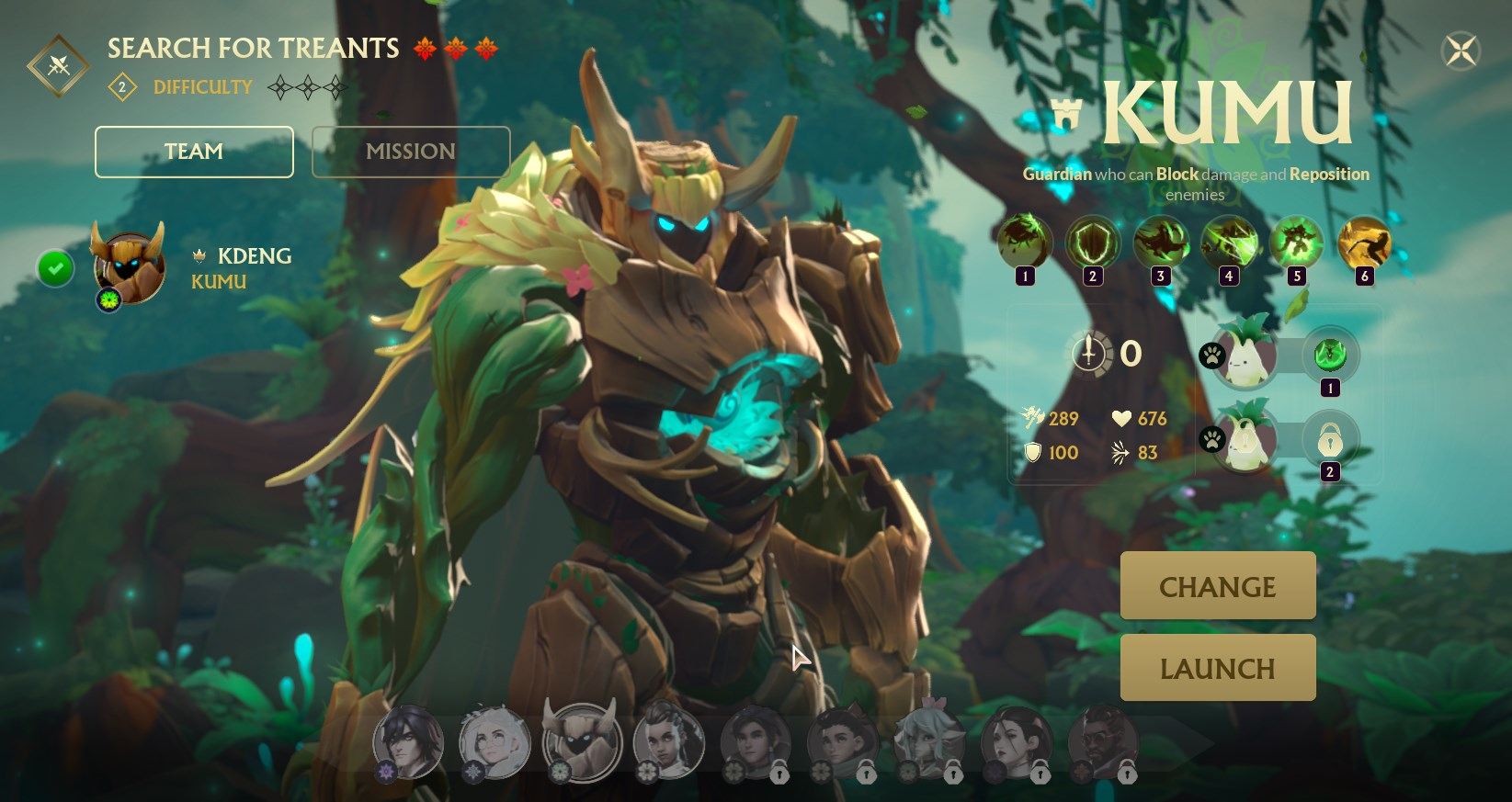The image size is (1512, 802).
Task: Switch to the Team tab
Action: 194,152
